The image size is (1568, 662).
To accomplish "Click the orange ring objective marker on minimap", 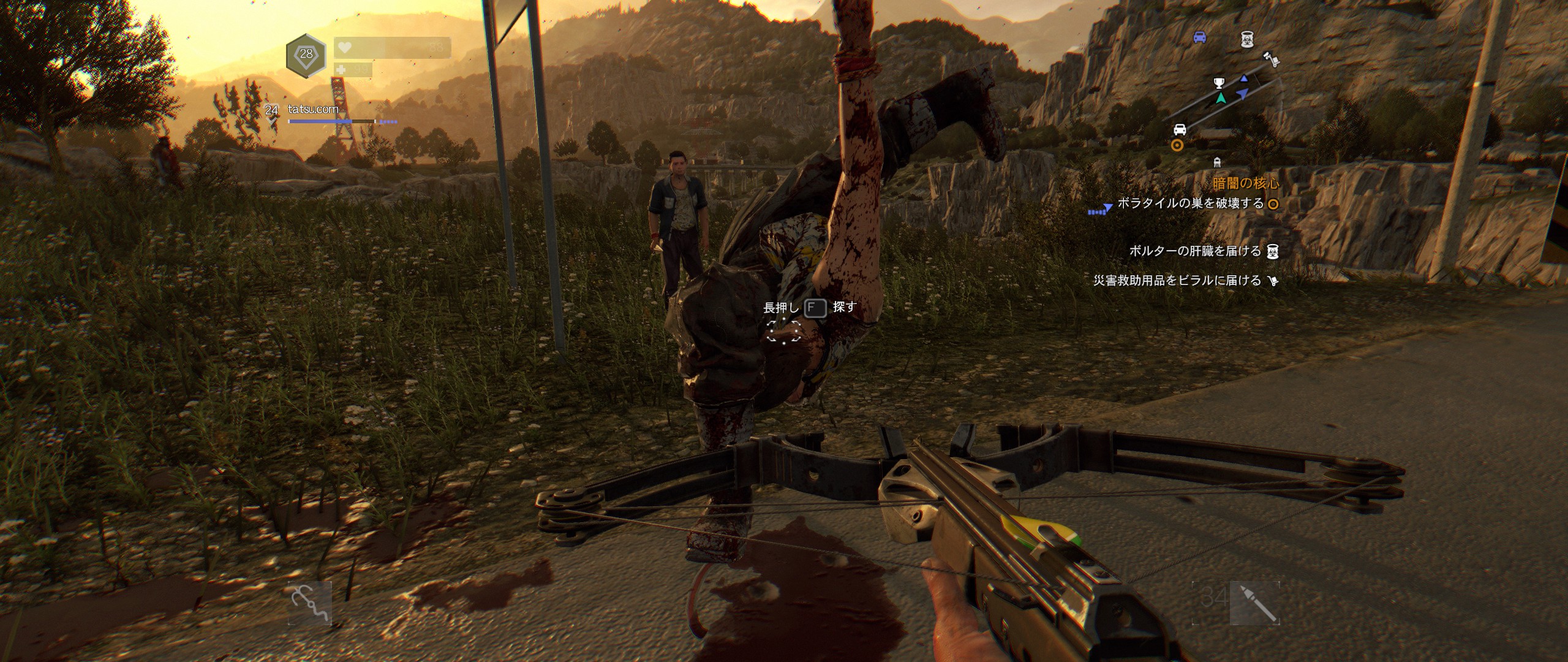I will [1177, 145].
